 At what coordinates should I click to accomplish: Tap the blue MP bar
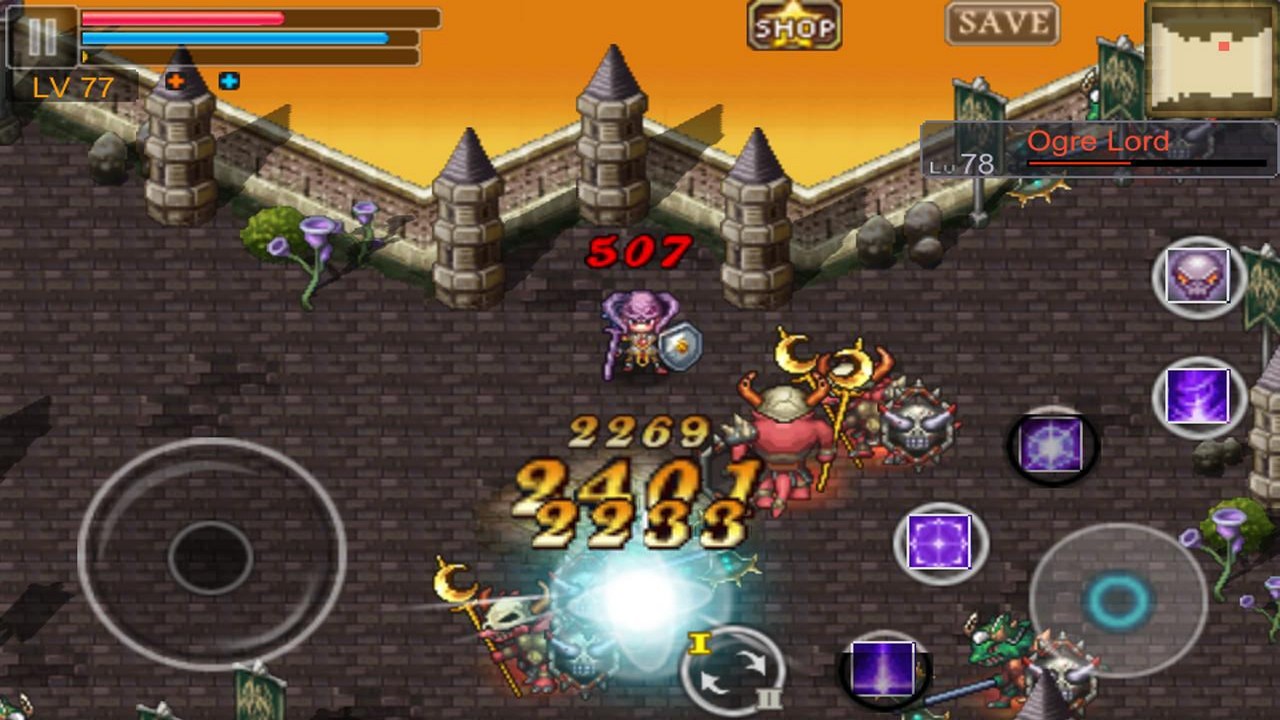(x=230, y=37)
